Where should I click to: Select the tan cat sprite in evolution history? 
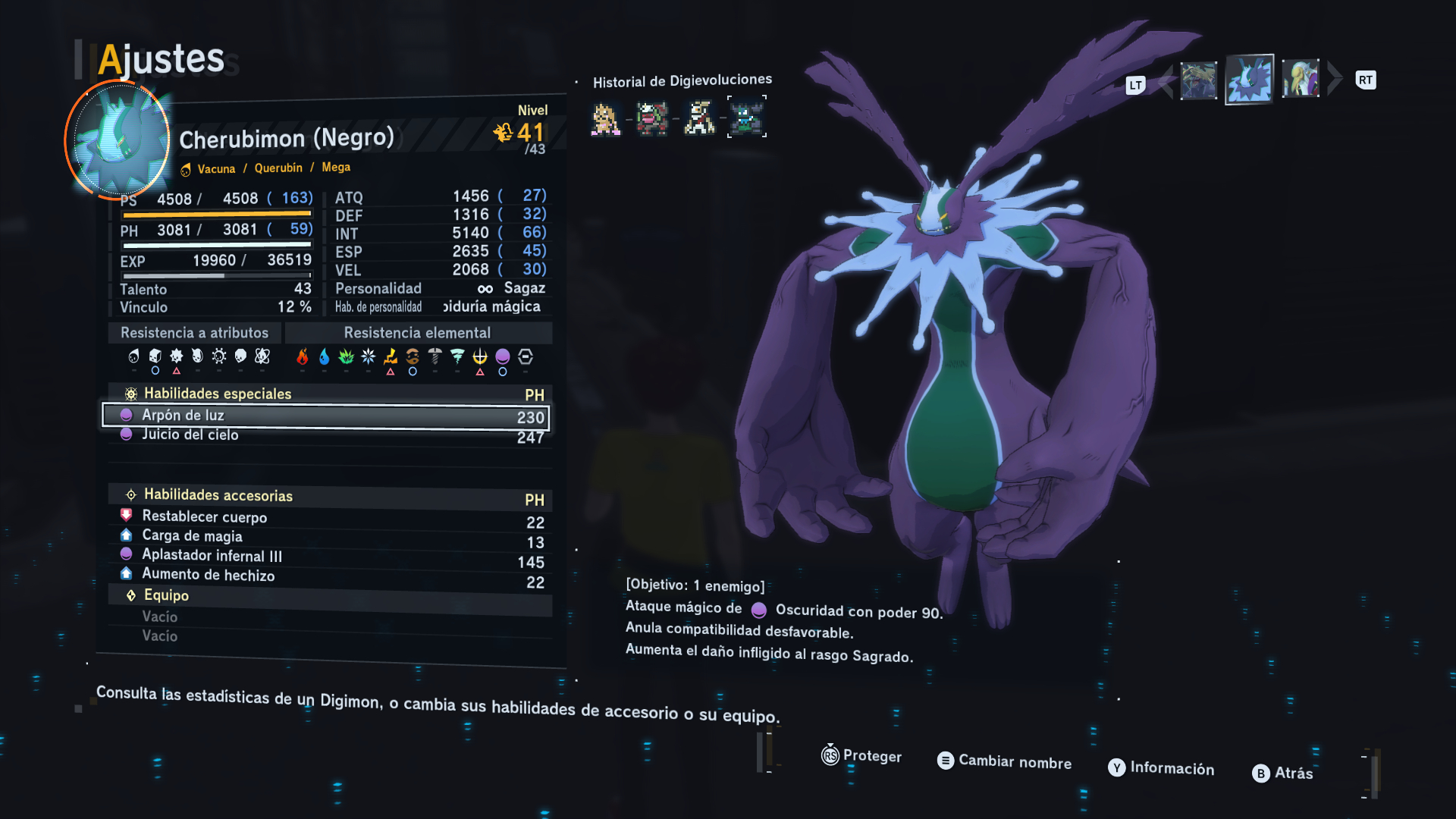point(605,119)
